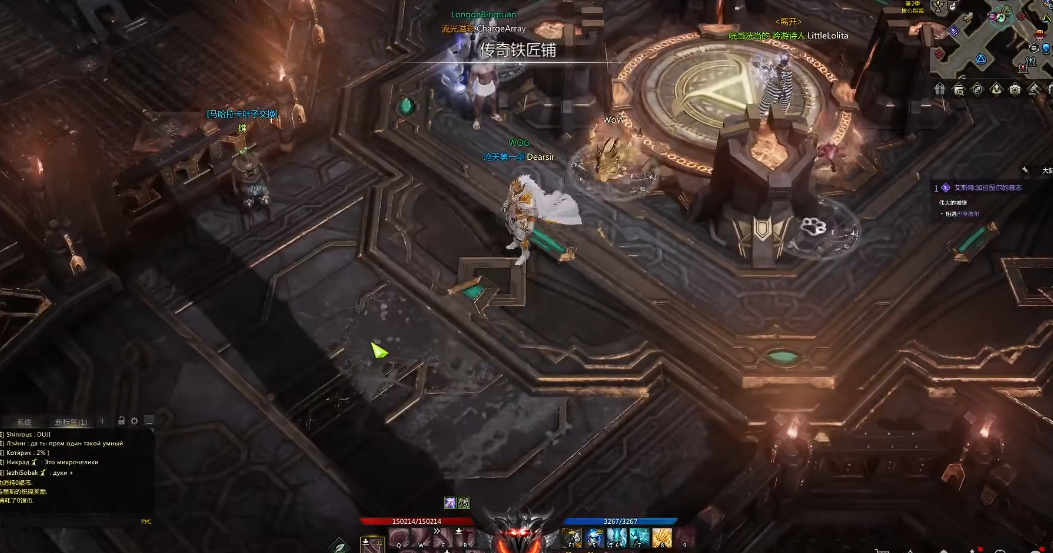The width and height of the screenshot is (1053, 553).
Task: Add a new chat tab with the plus button
Action: point(101,421)
